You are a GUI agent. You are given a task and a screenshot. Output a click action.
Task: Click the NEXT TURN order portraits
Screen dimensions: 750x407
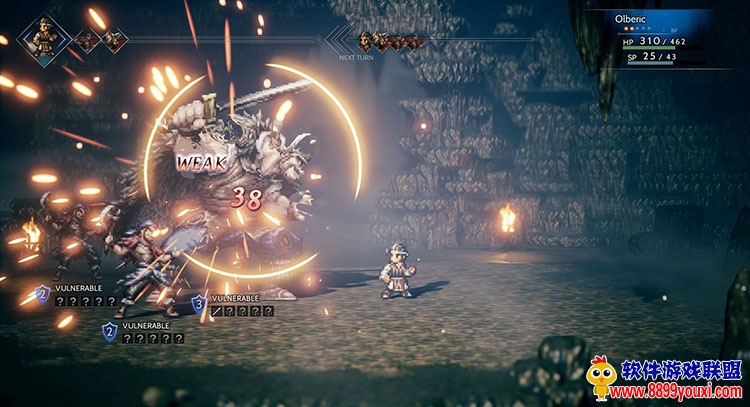coord(388,41)
